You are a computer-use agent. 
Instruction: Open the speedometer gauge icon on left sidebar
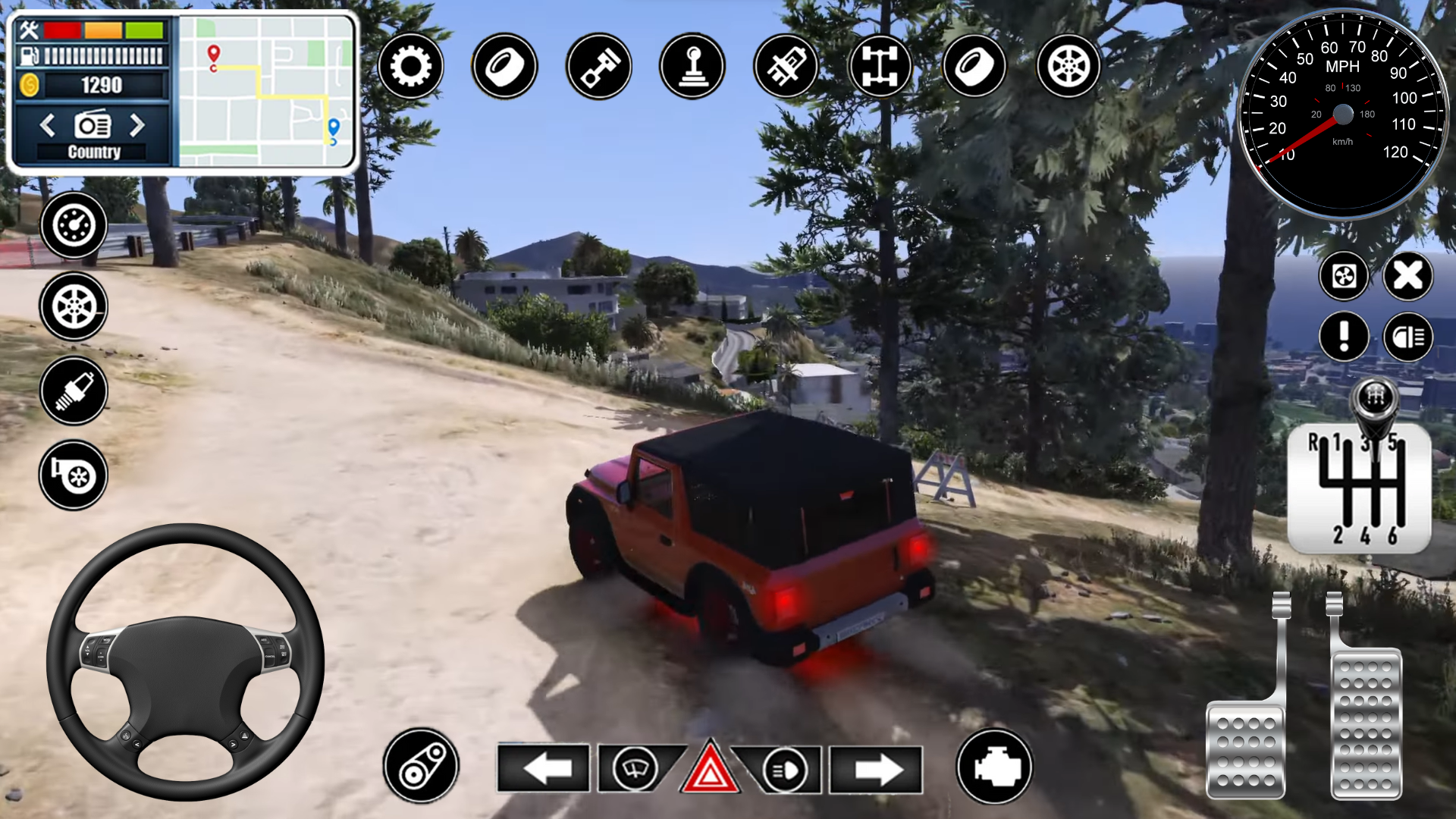(74, 224)
